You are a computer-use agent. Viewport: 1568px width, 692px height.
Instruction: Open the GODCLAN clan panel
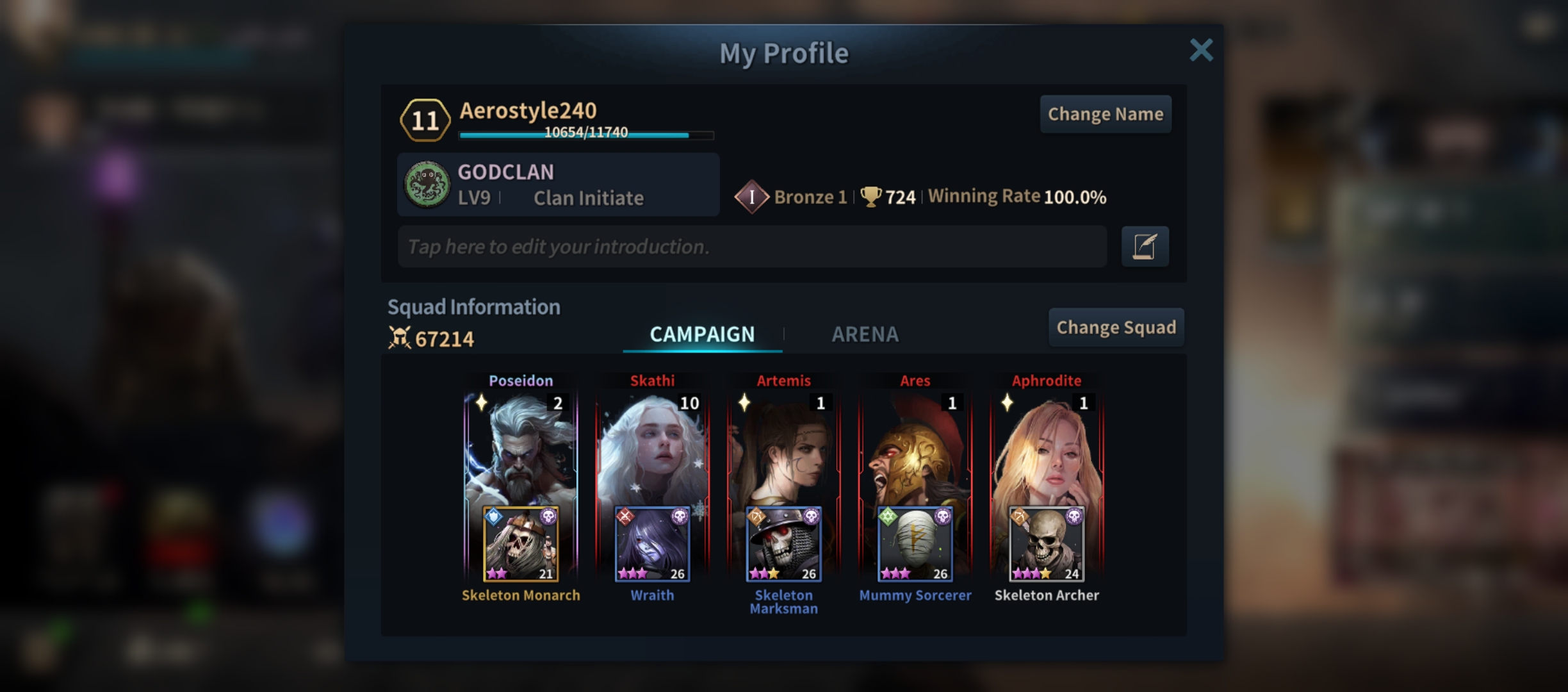pos(558,185)
